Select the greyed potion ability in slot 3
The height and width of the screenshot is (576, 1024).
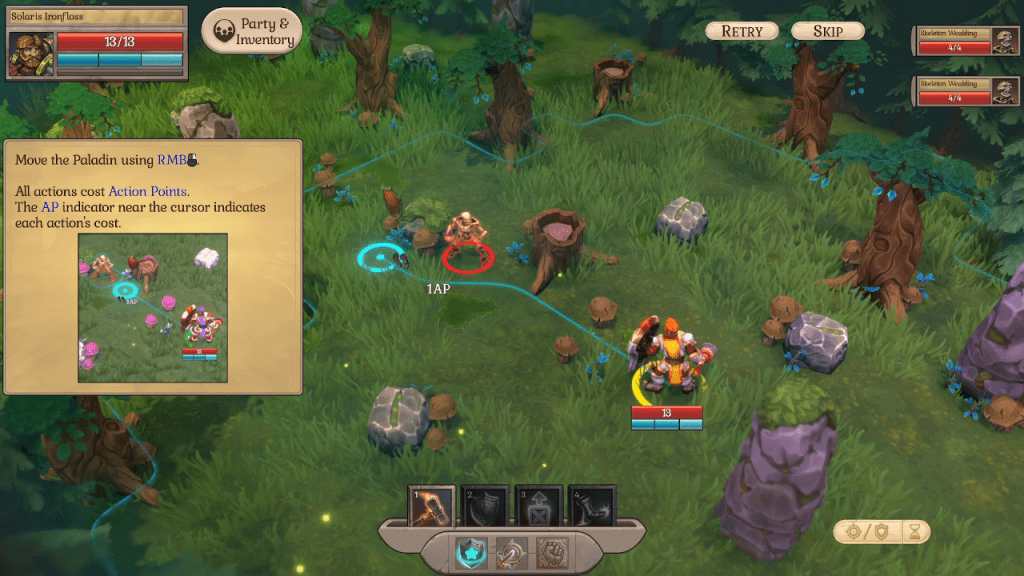click(538, 506)
